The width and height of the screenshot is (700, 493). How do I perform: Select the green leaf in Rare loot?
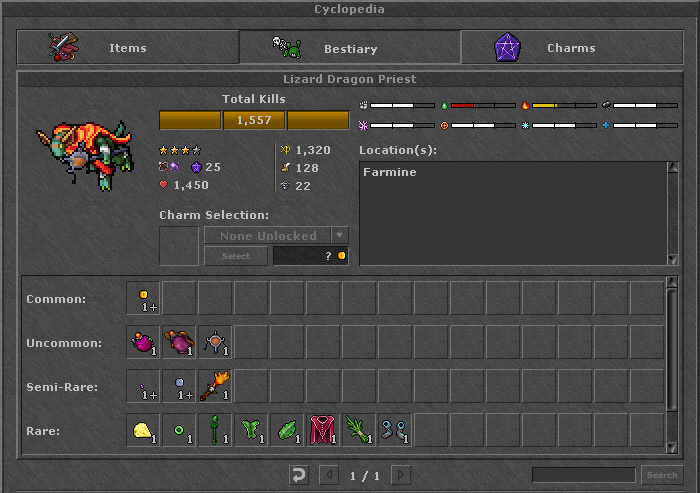[288, 430]
